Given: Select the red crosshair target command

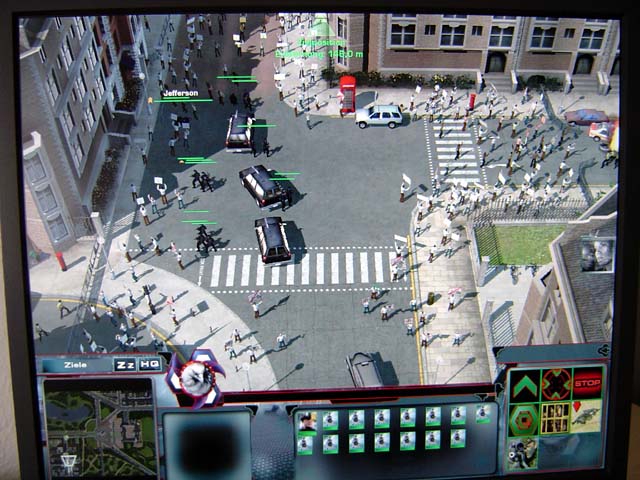Looking at the screenshot, I should tap(556, 386).
